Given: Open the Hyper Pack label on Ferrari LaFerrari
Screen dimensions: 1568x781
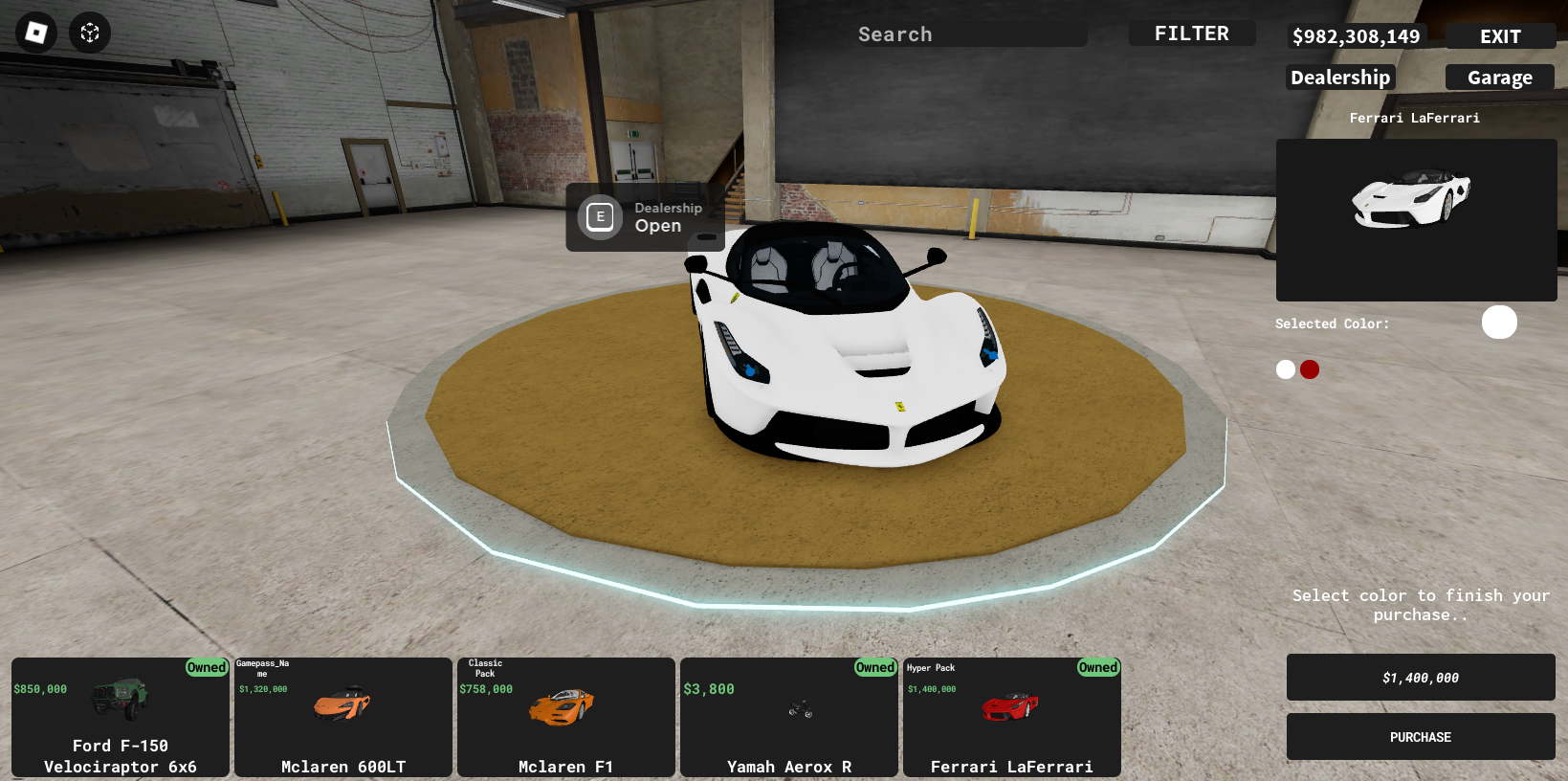Looking at the screenshot, I should click(x=933, y=667).
